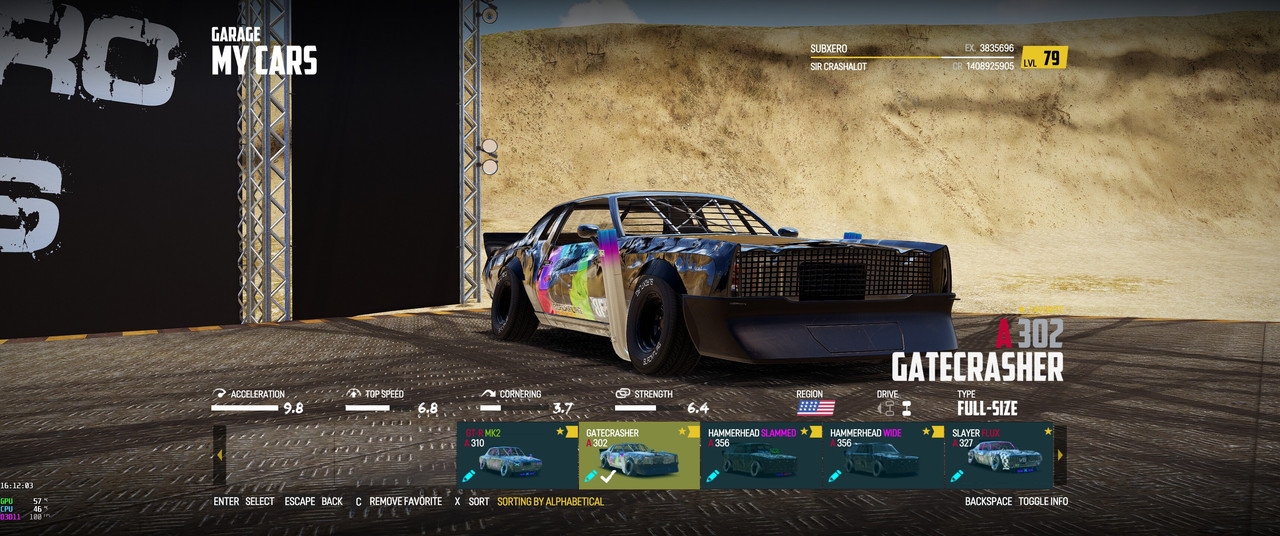
Task: Pick the Hammerhead Slammed car tile
Action: click(761, 456)
